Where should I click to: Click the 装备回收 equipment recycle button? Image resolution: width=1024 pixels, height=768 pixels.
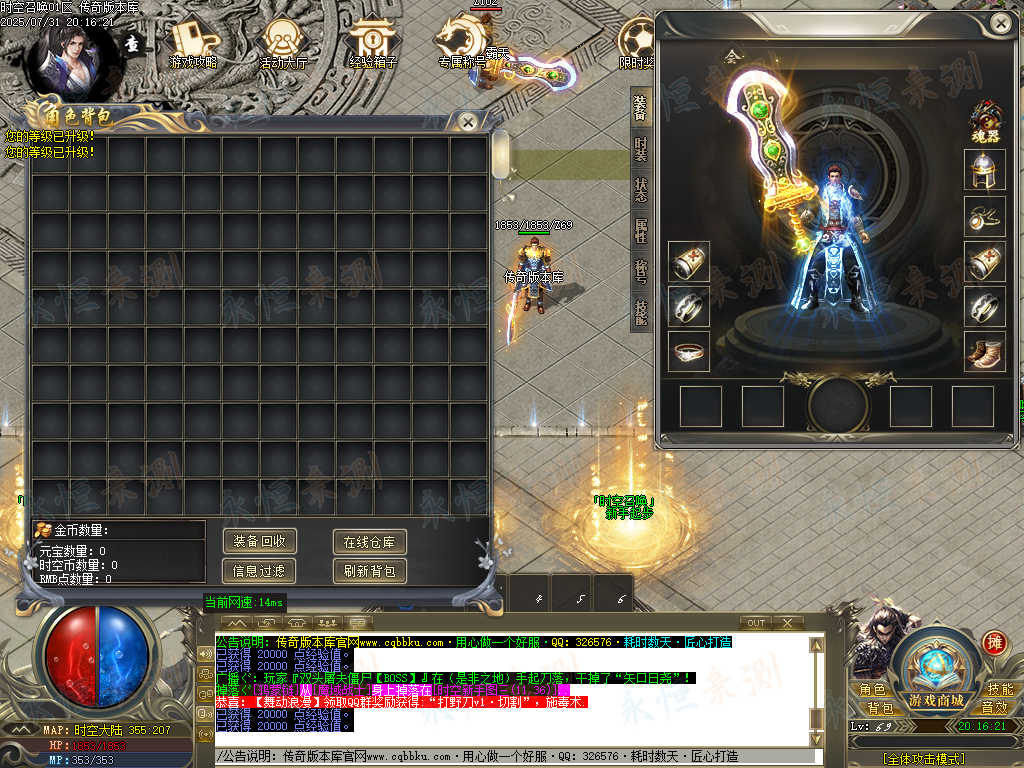tap(259, 541)
